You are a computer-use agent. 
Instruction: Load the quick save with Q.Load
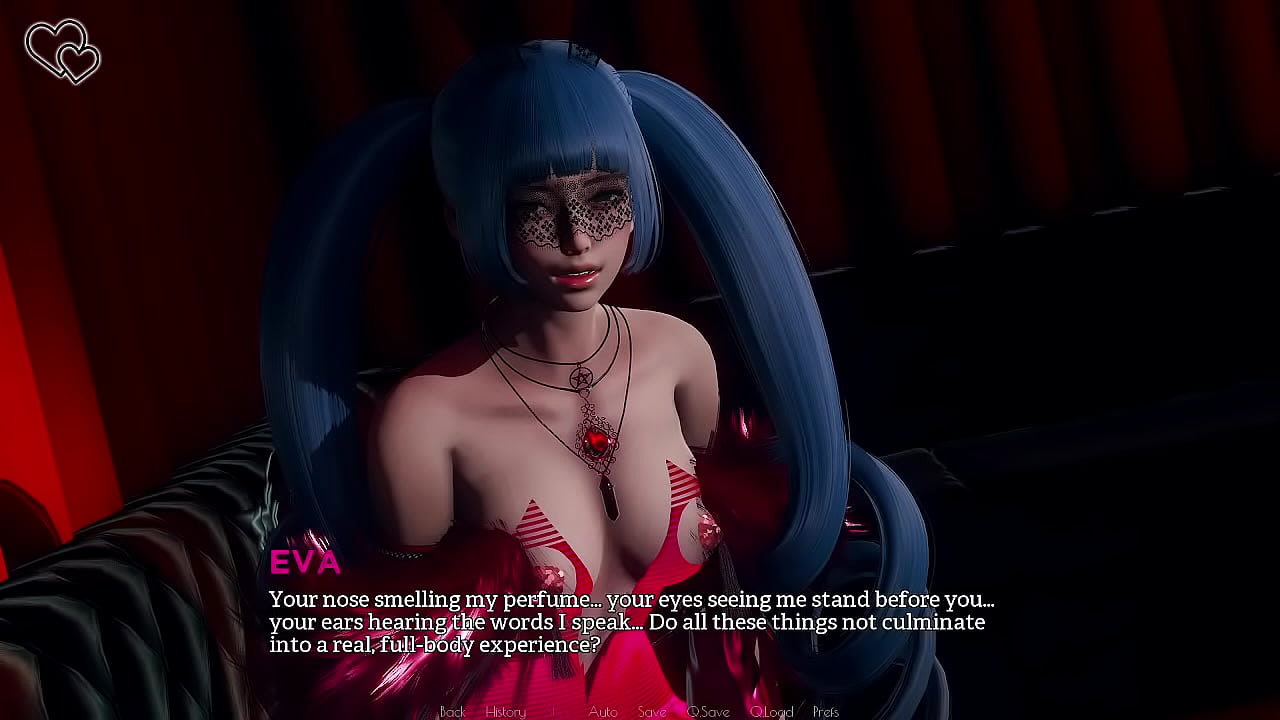pyautogui.click(x=771, y=712)
